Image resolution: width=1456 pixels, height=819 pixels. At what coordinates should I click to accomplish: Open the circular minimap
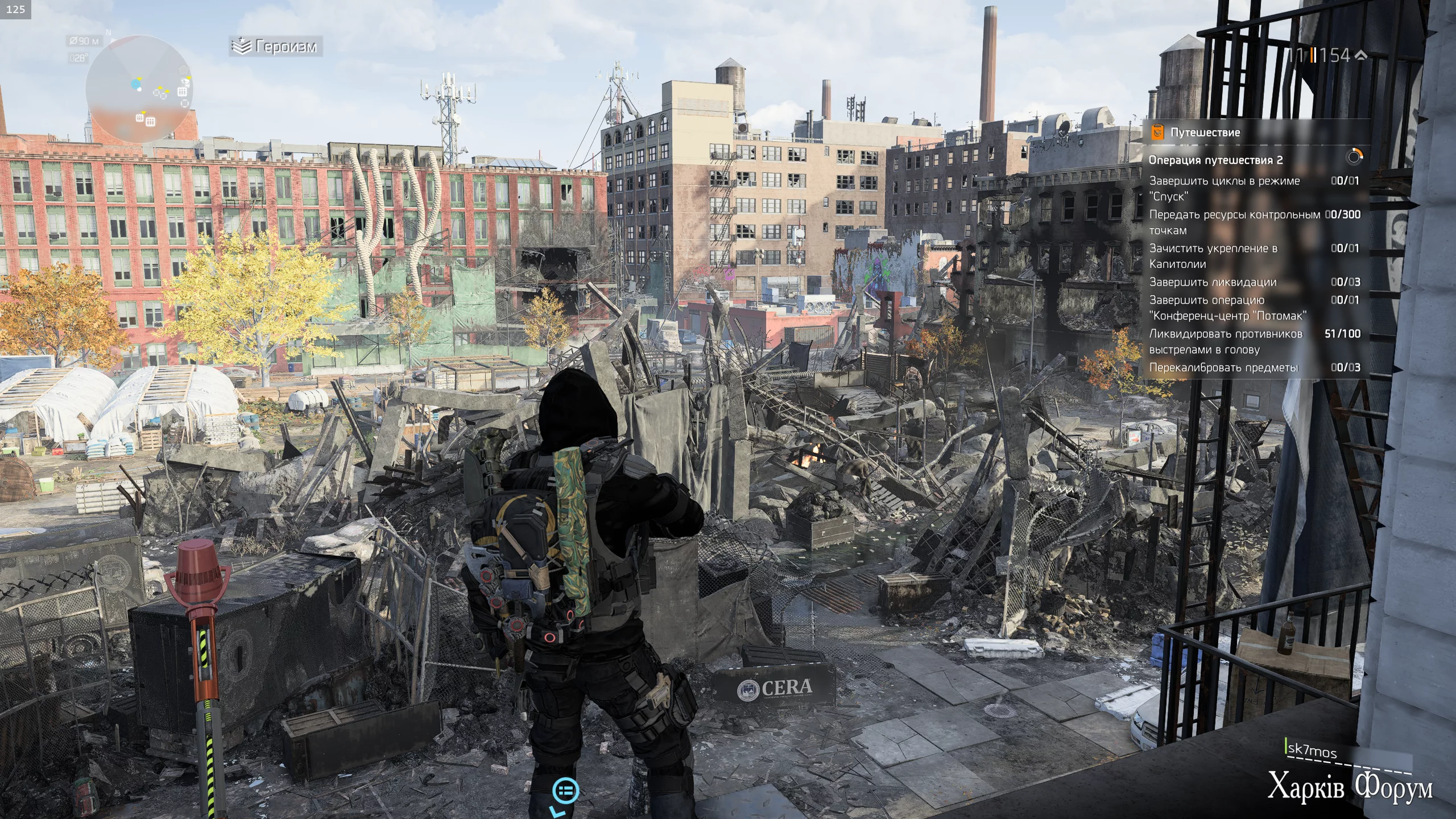tap(138, 89)
